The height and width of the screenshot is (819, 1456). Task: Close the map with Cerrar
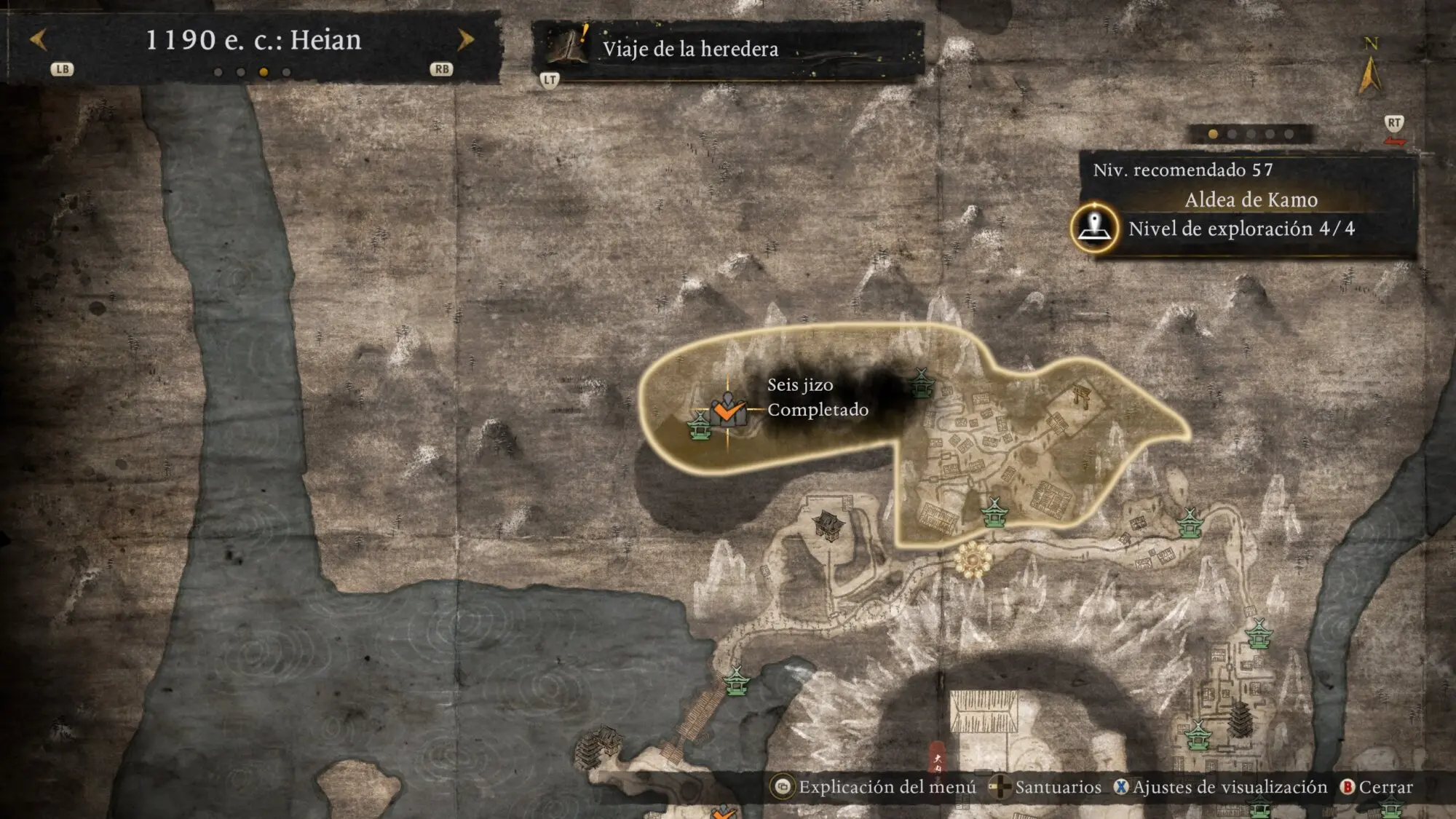(x=1376, y=787)
